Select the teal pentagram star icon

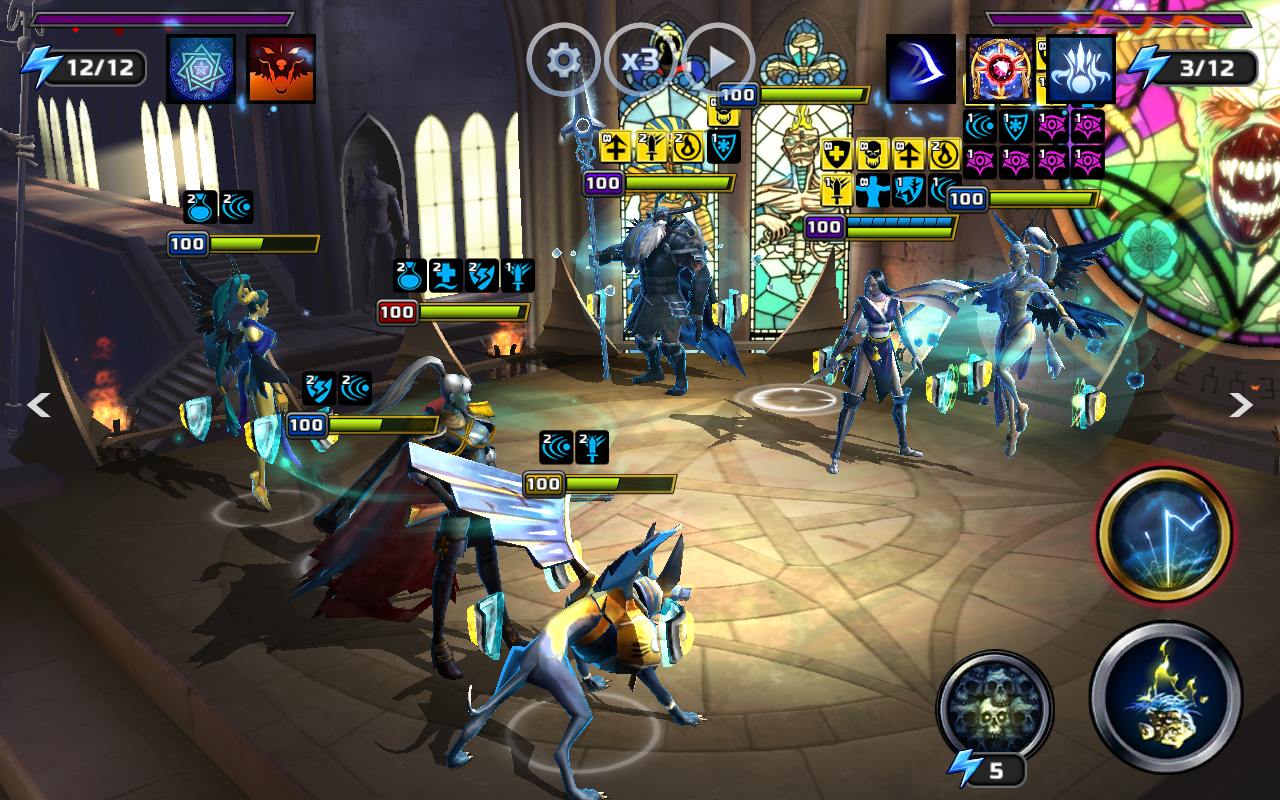201,69
